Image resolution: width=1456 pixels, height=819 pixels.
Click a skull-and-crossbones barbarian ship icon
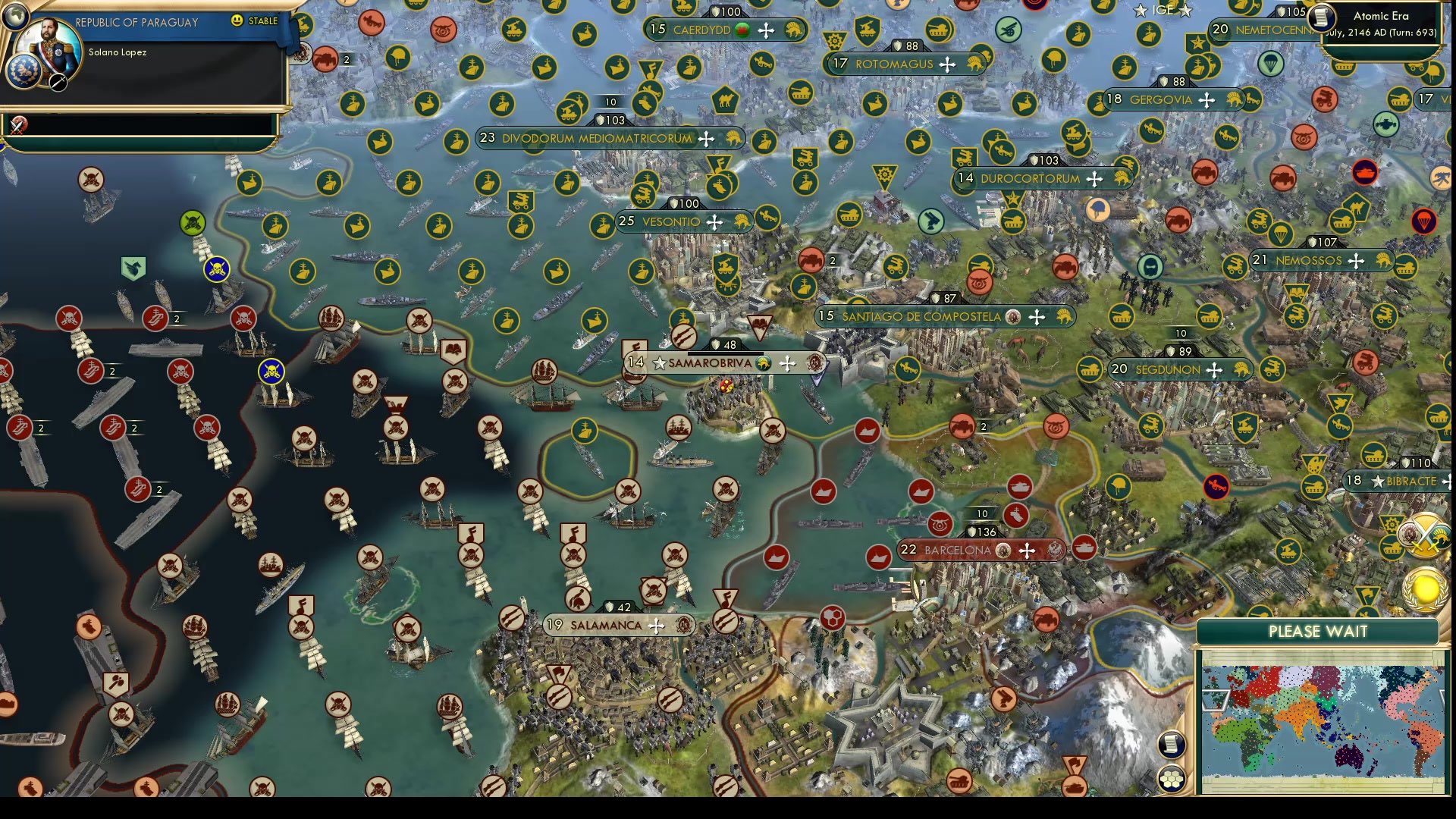click(215, 268)
